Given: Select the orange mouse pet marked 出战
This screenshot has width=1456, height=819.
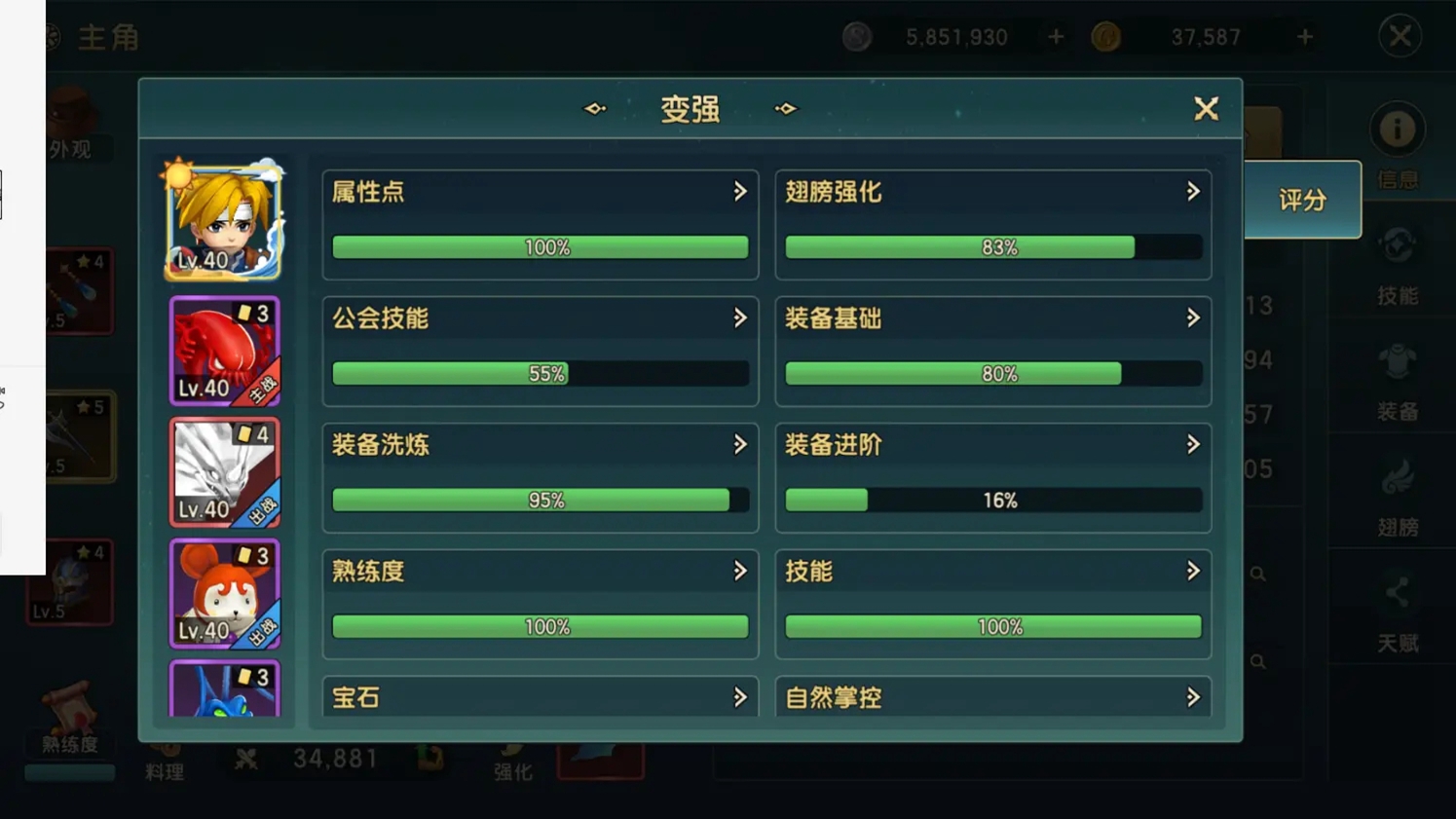Looking at the screenshot, I should (x=224, y=594).
